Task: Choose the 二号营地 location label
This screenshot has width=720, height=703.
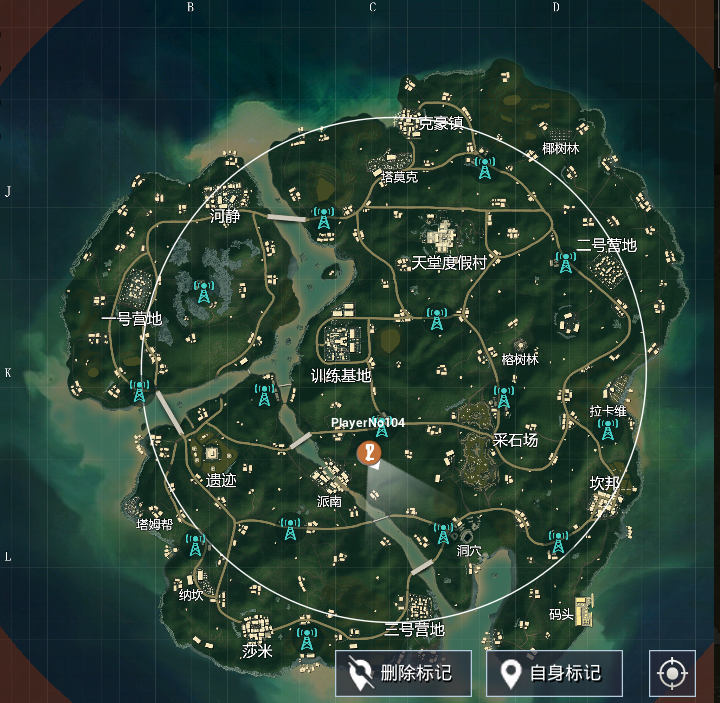Action: tap(606, 245)
